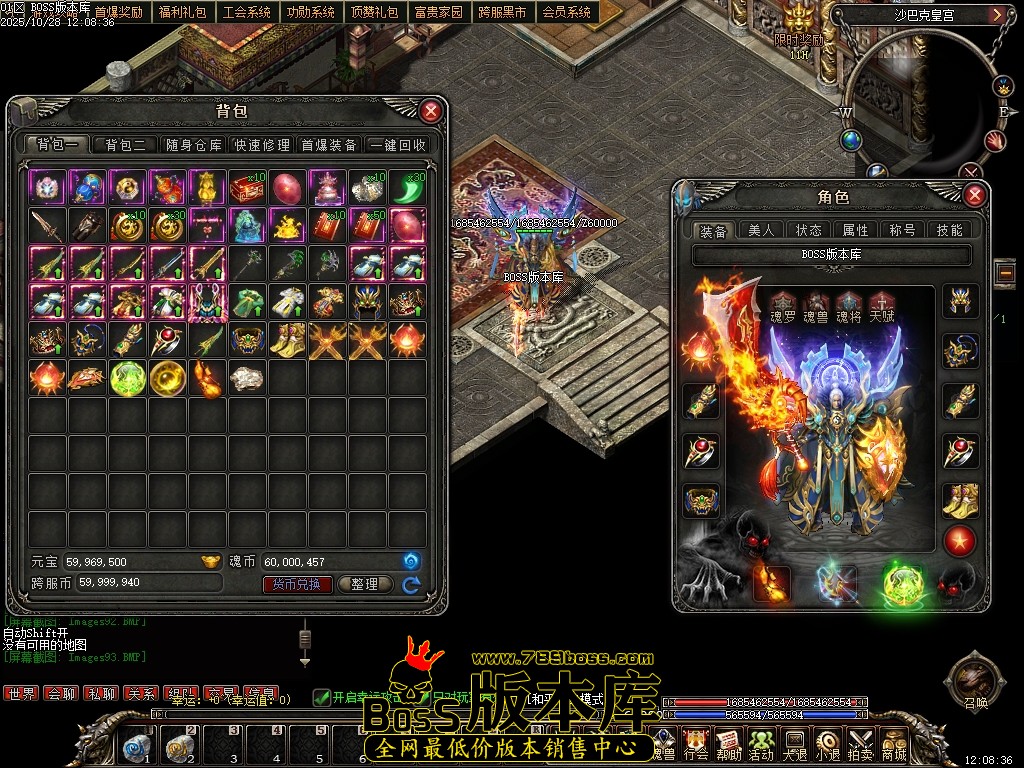Sort the bag with the 整理 button

click(364, 584)
